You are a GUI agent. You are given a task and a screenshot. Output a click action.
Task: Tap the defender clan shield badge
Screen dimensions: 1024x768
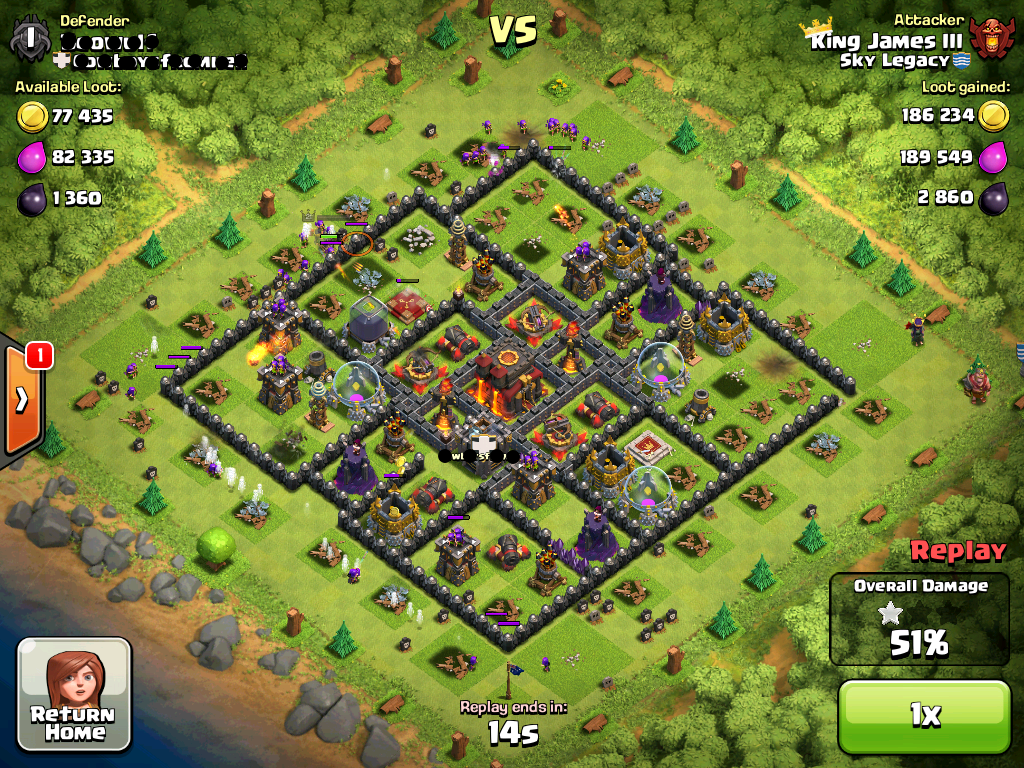(31, 38)
